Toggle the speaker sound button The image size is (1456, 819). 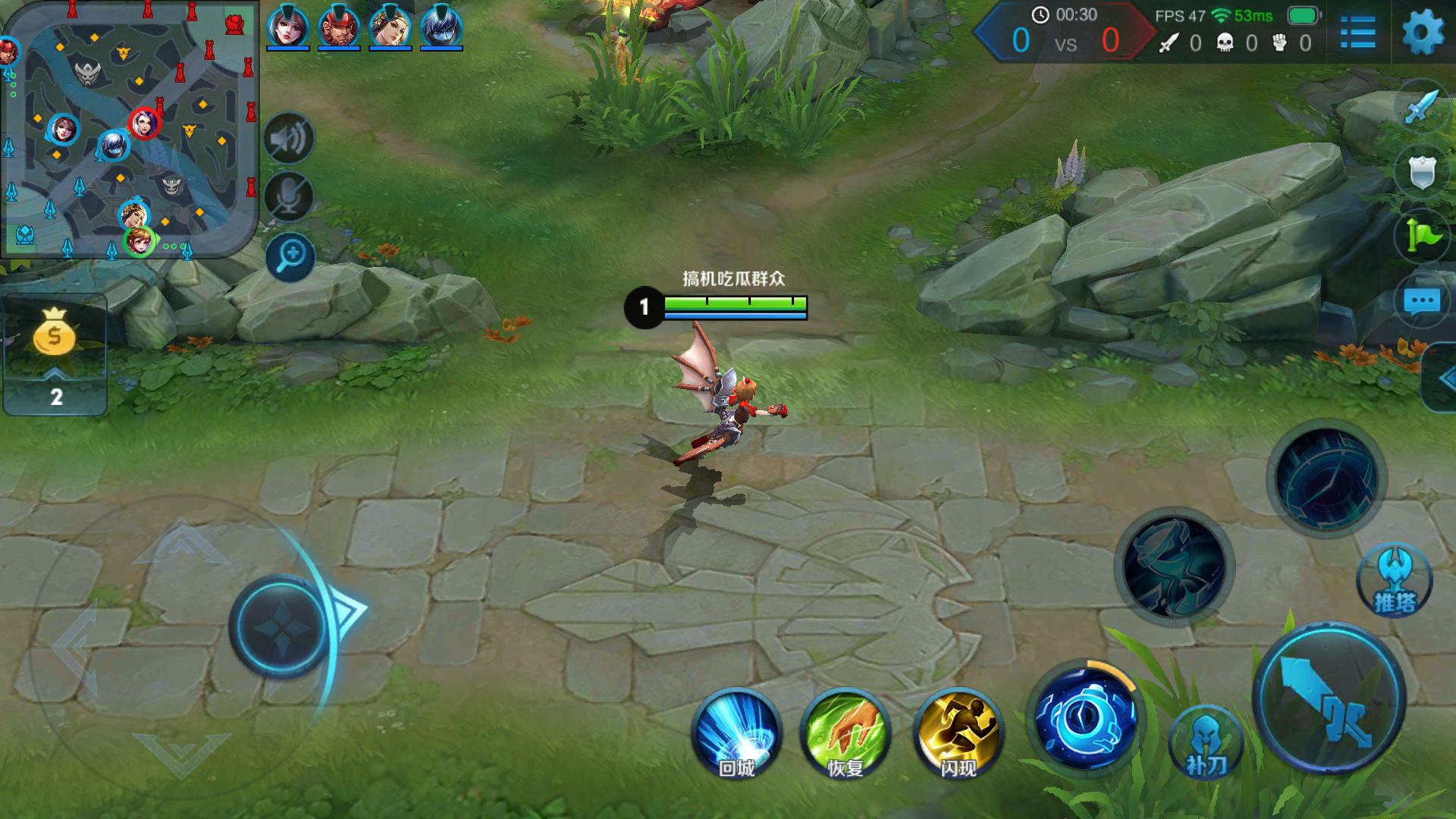tap(289, 139)
